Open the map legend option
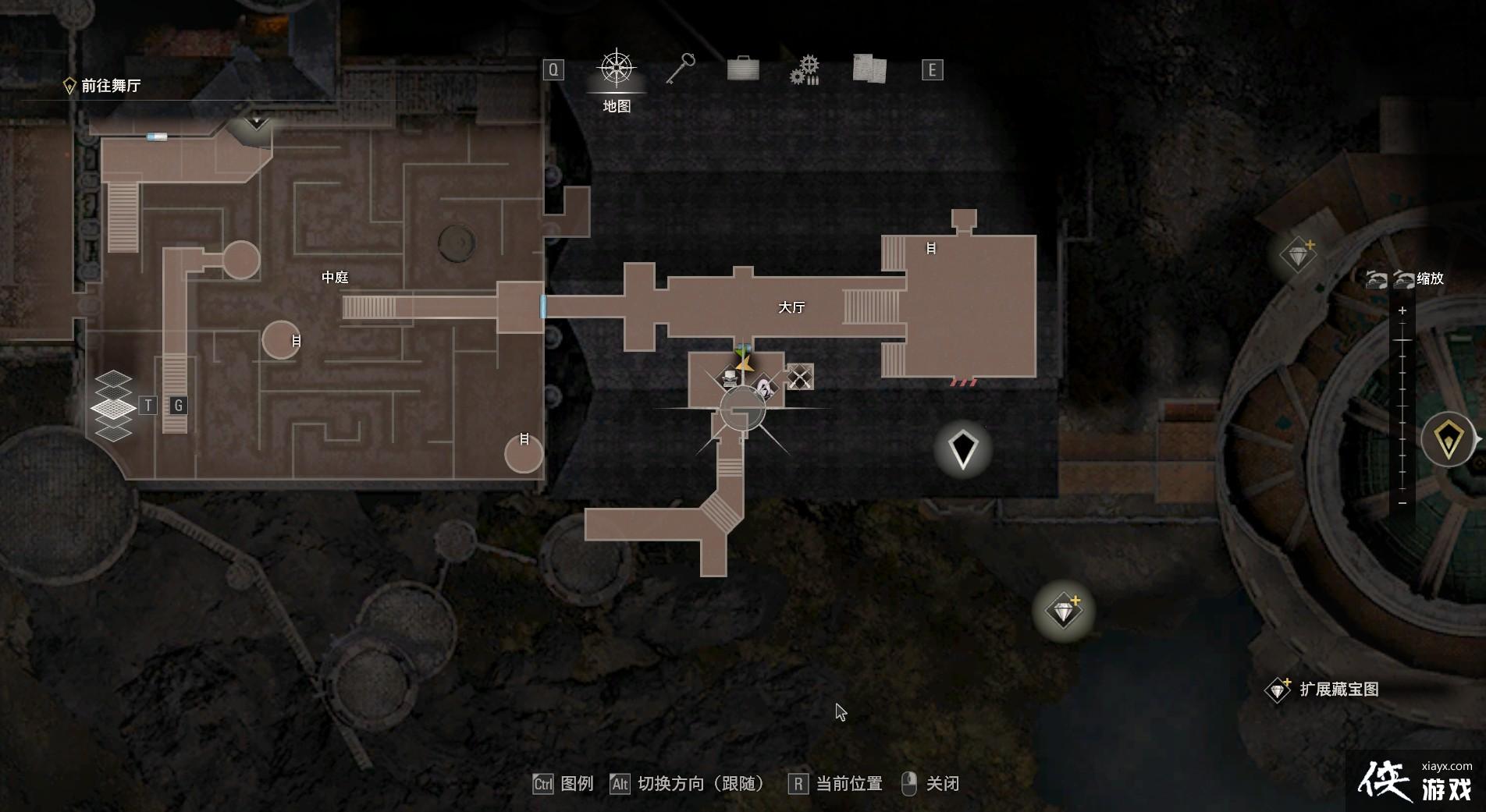The image size is (1486, 812). (x=564, y=784)
